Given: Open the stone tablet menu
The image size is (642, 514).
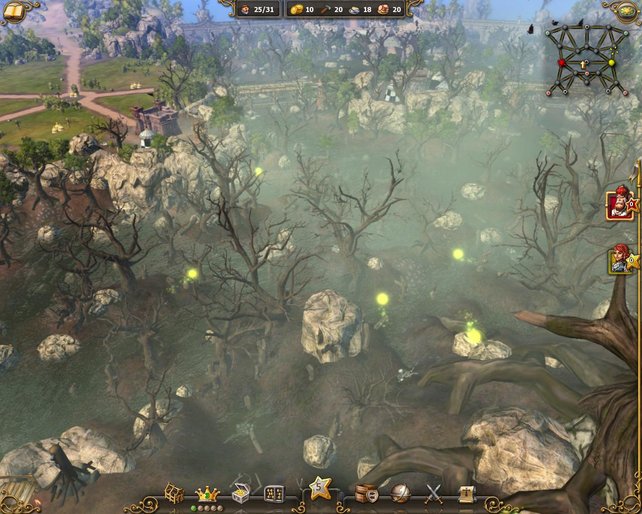Looking at the screenshot, I should click(x=274, y=493).
